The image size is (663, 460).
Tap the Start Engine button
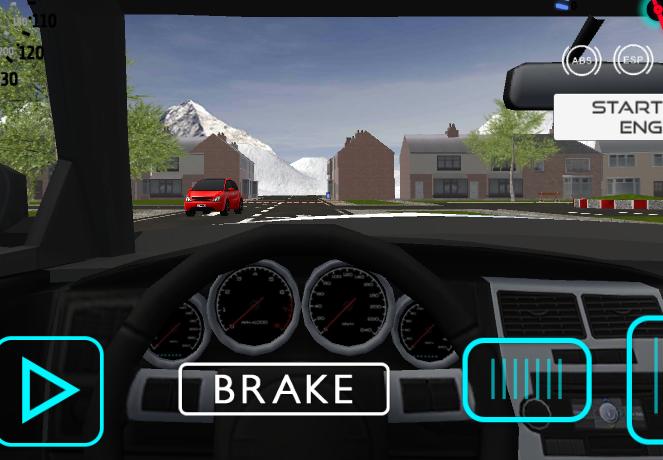pyautogui.click(x=610, y=117)
